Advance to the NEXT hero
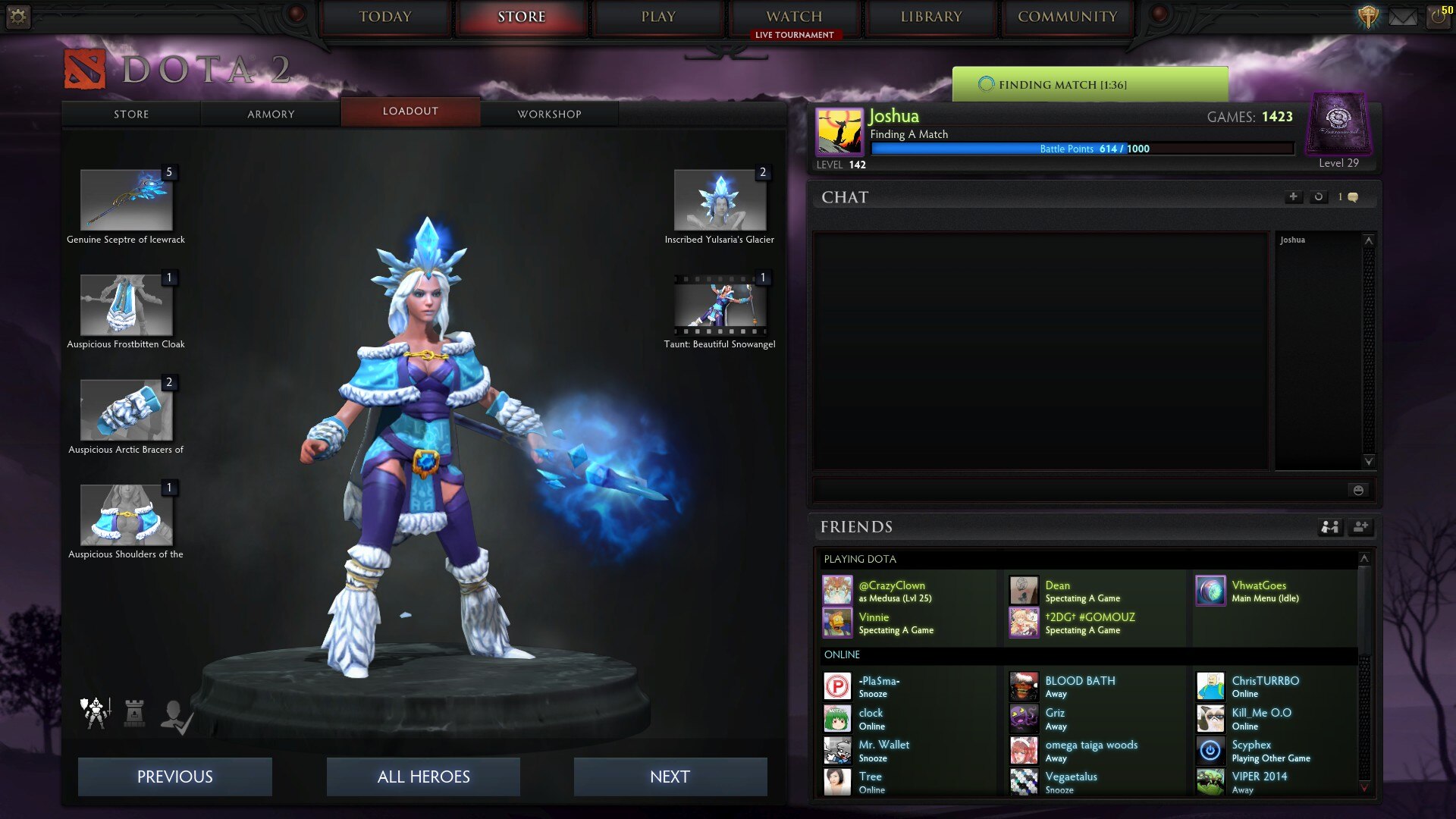Image resolution: width=1456 pixels, height=819 pixels. pos(670,777)
